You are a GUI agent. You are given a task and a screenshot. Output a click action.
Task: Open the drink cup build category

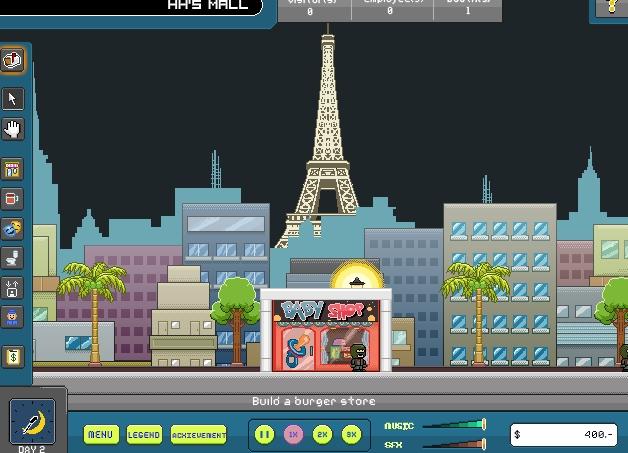[13, 199]
